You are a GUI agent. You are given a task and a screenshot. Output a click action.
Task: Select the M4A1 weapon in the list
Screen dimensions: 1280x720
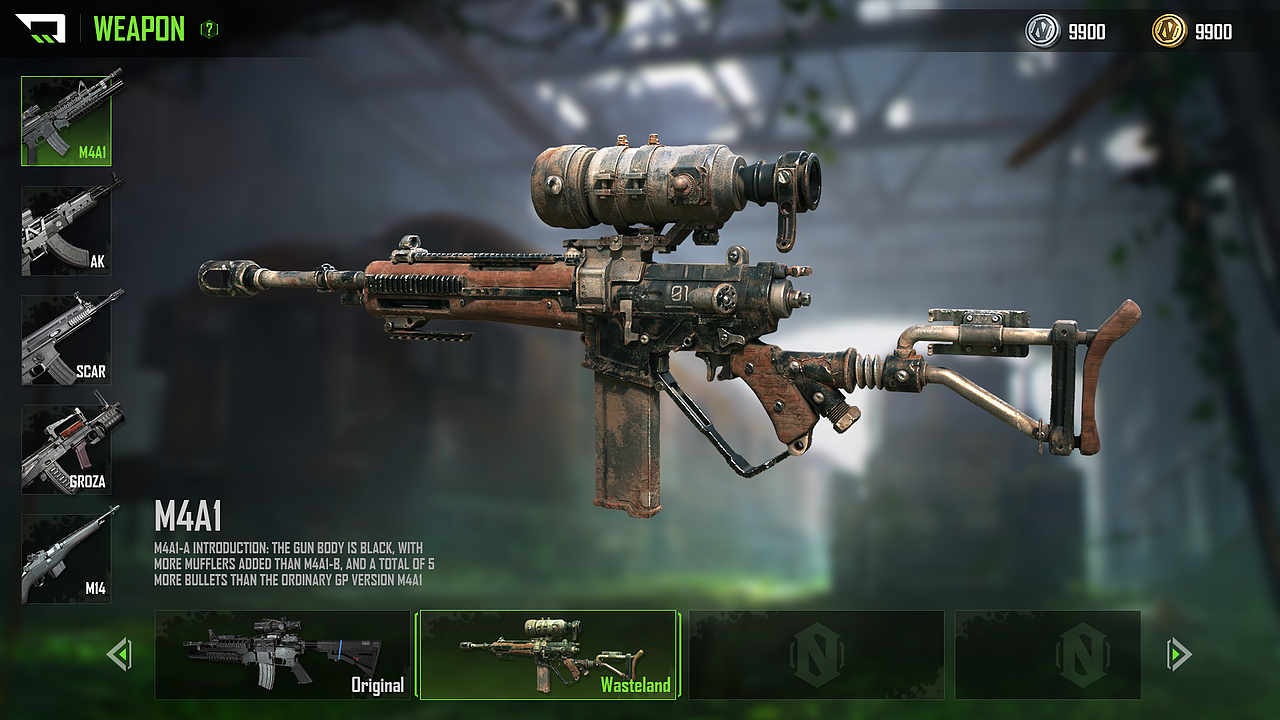(66, 120)
